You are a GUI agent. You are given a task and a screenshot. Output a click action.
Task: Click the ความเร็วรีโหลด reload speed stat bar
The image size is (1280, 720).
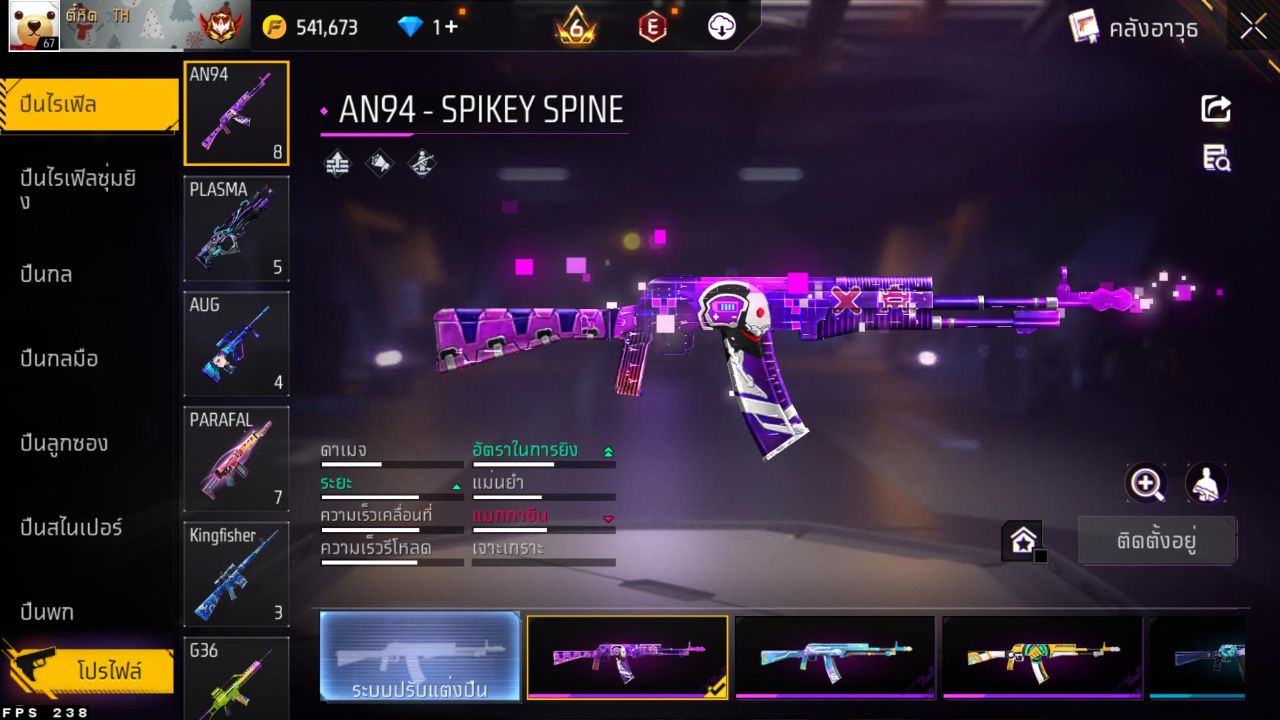pos(391,561)
